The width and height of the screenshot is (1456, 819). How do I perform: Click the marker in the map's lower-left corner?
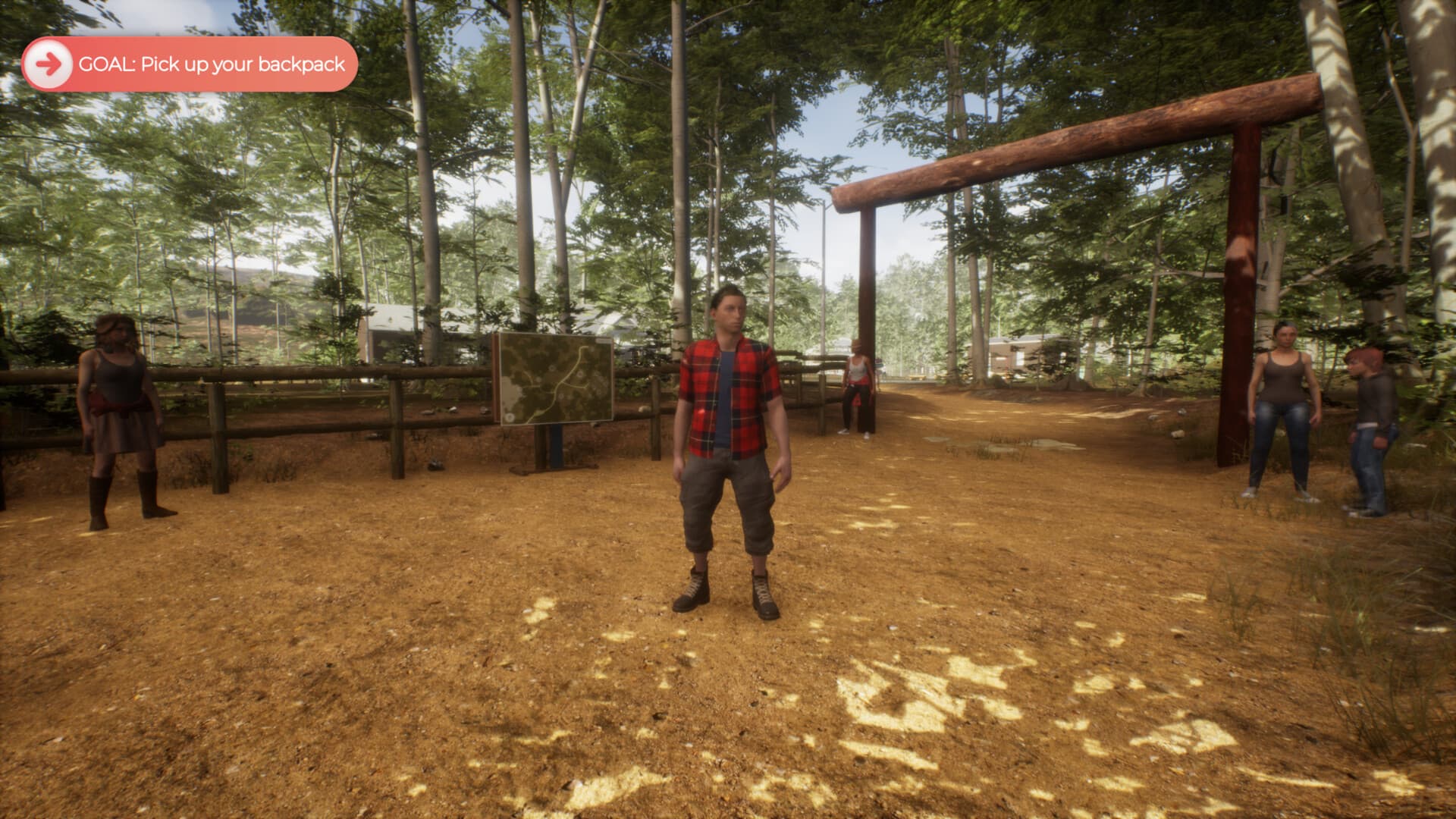click(509, 417)
